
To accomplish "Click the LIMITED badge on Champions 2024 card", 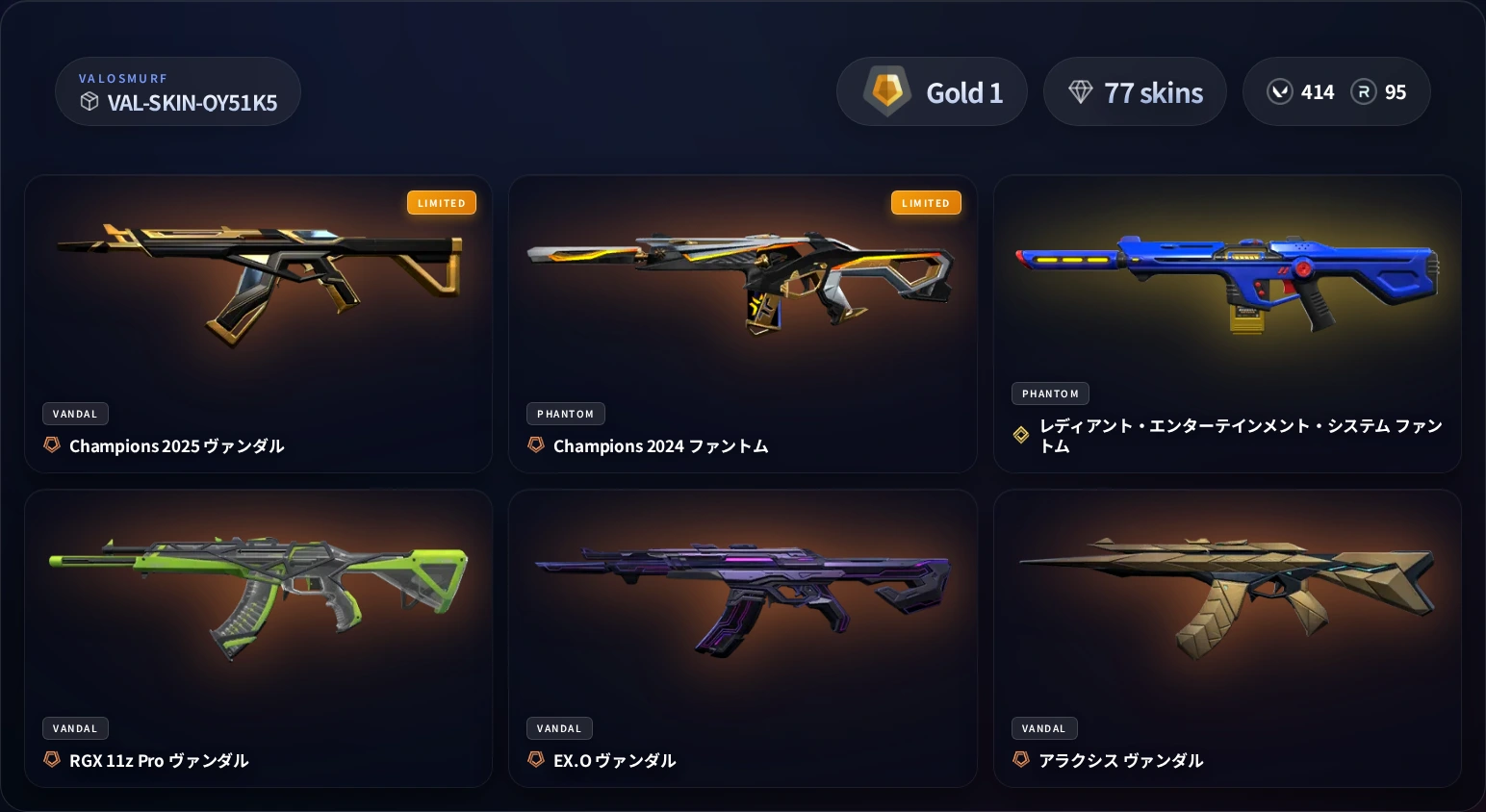I will (926, 202).
